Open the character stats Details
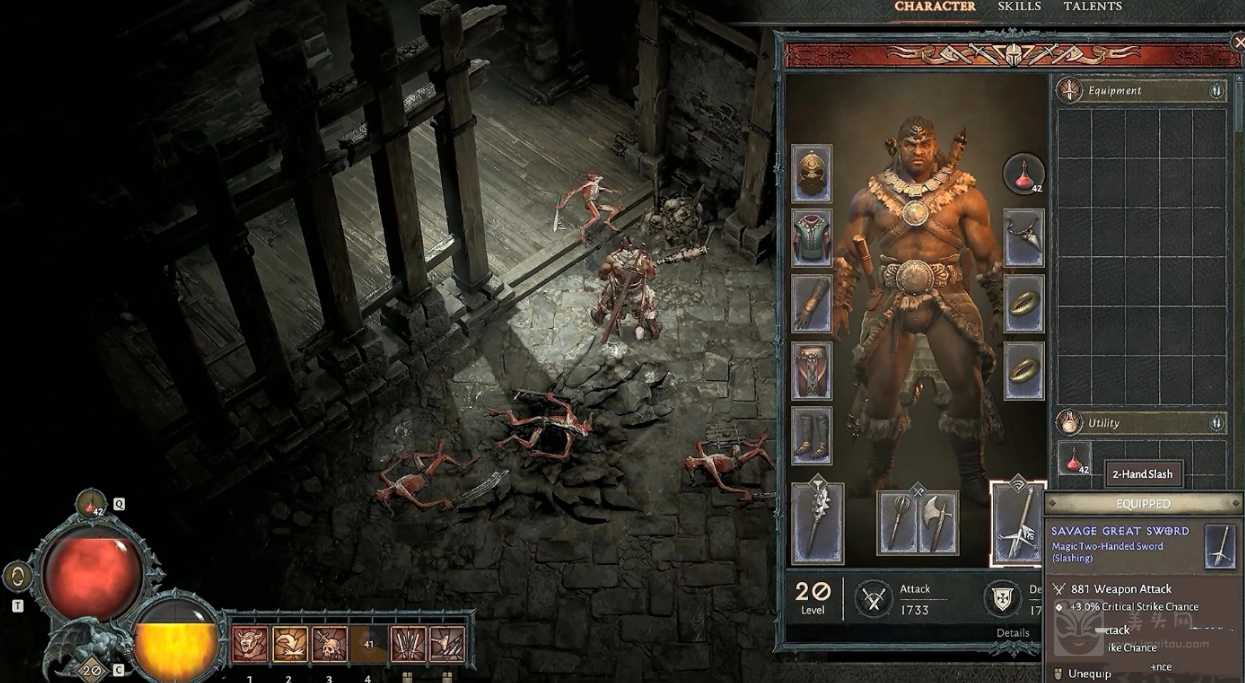This screenshot has width=1245, height=683. [1012, 633]
